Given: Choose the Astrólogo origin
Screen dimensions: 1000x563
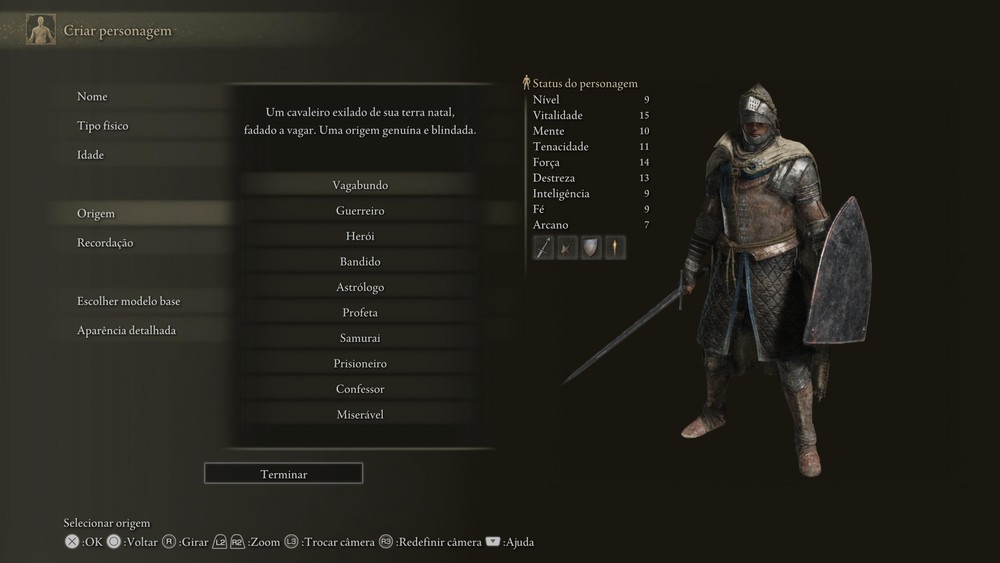Looking at the screenshot, I should [x=360, y=287].
